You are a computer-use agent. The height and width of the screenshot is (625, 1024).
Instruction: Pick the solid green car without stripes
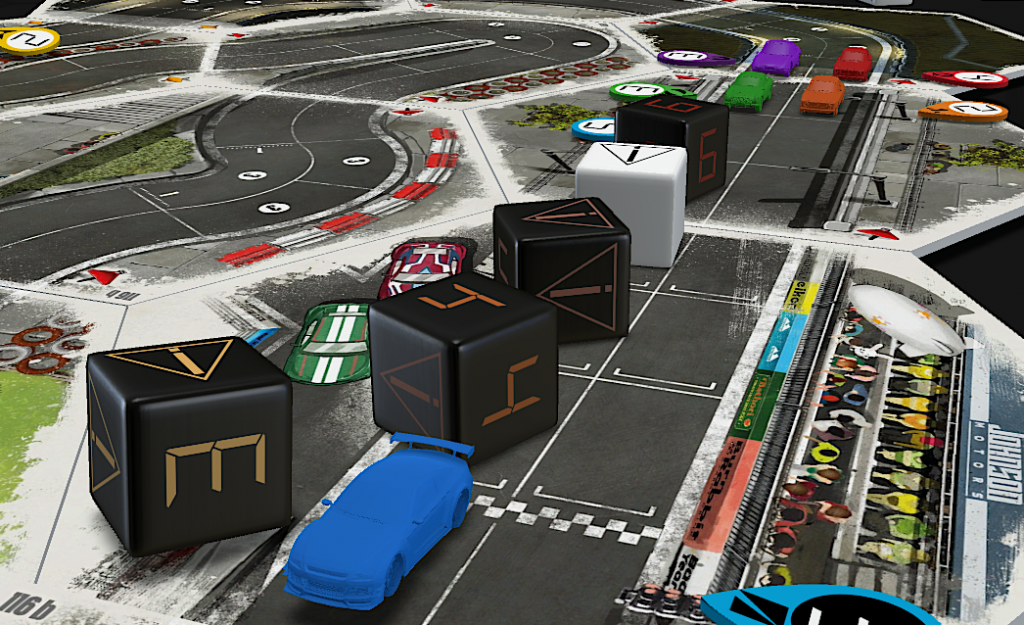click(748, 90)
